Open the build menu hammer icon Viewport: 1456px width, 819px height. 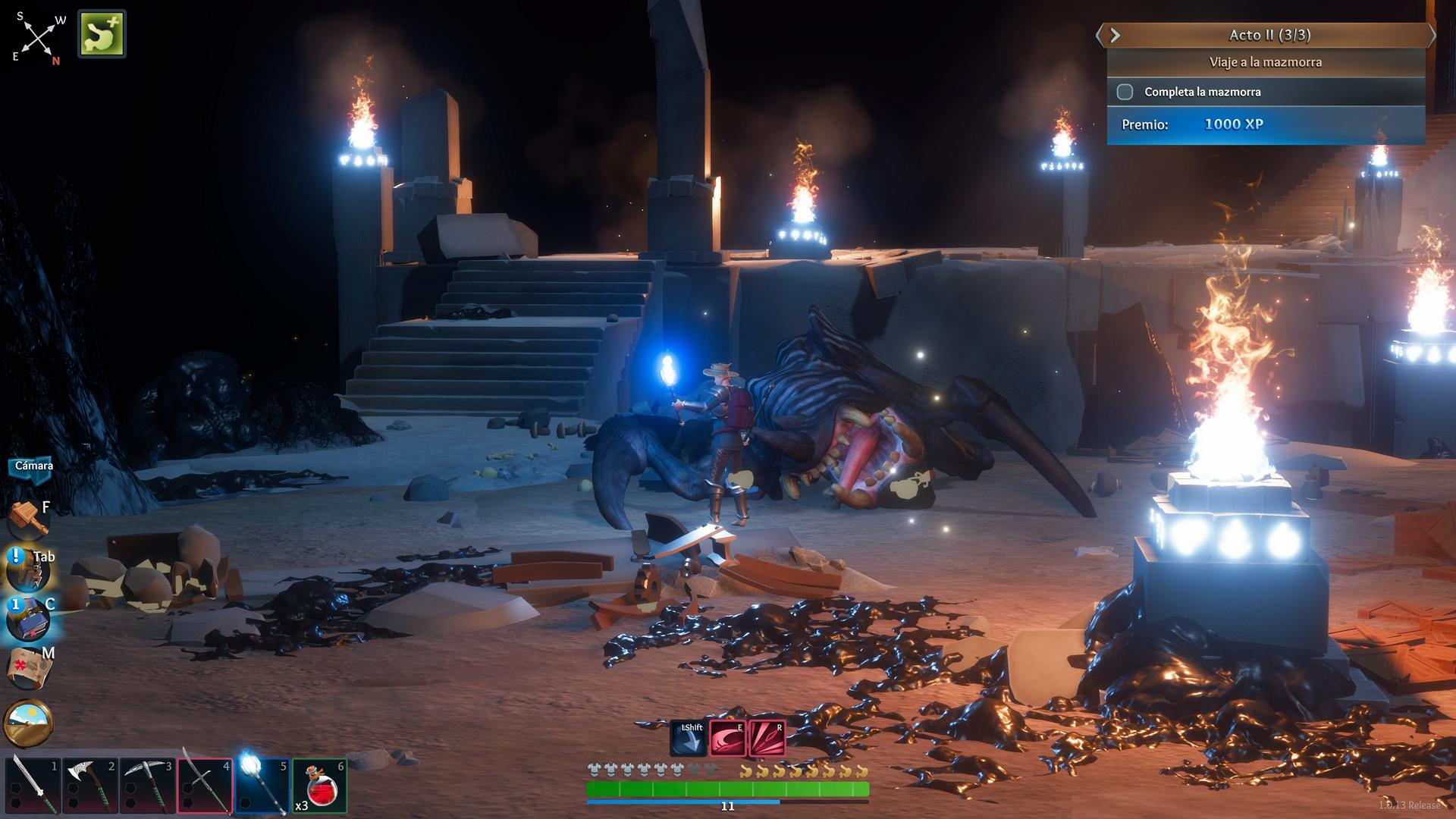pos(28,519)
